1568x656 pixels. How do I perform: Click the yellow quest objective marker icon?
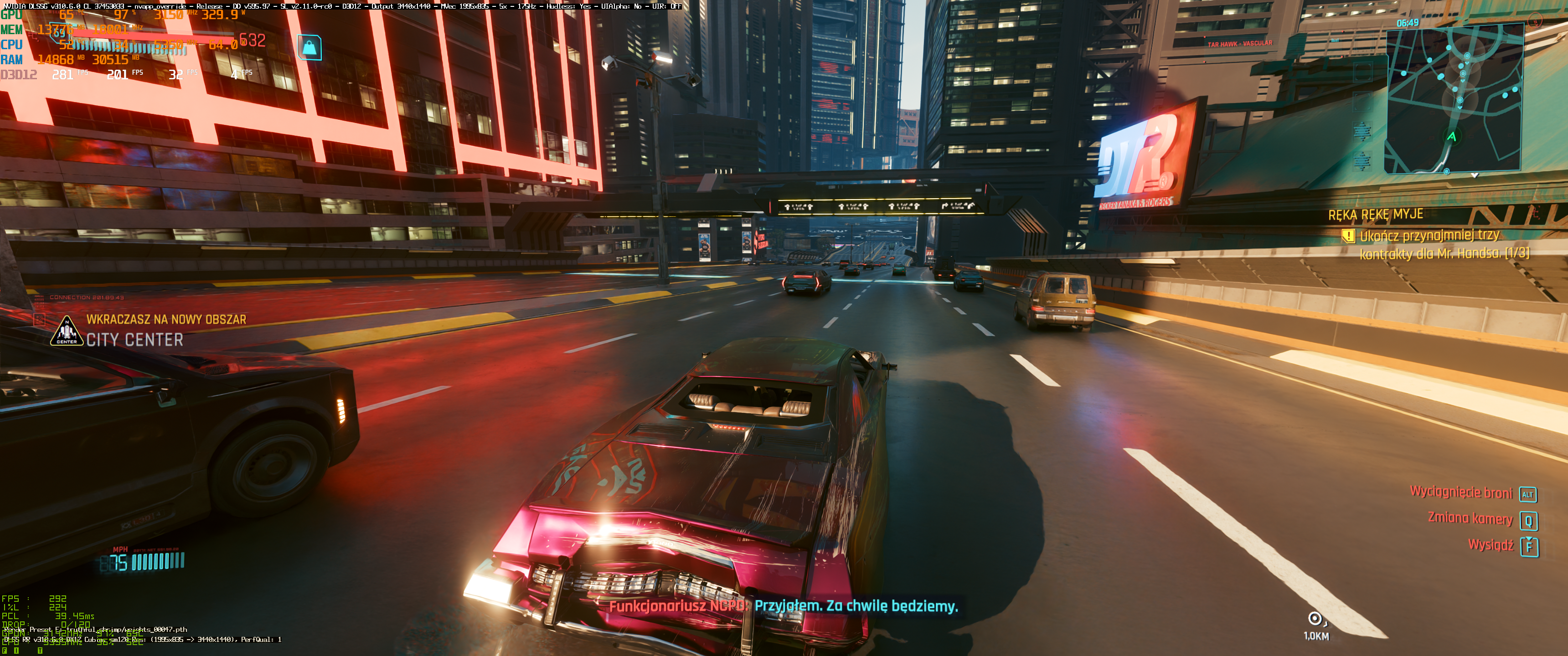[x=1348, y=236]
